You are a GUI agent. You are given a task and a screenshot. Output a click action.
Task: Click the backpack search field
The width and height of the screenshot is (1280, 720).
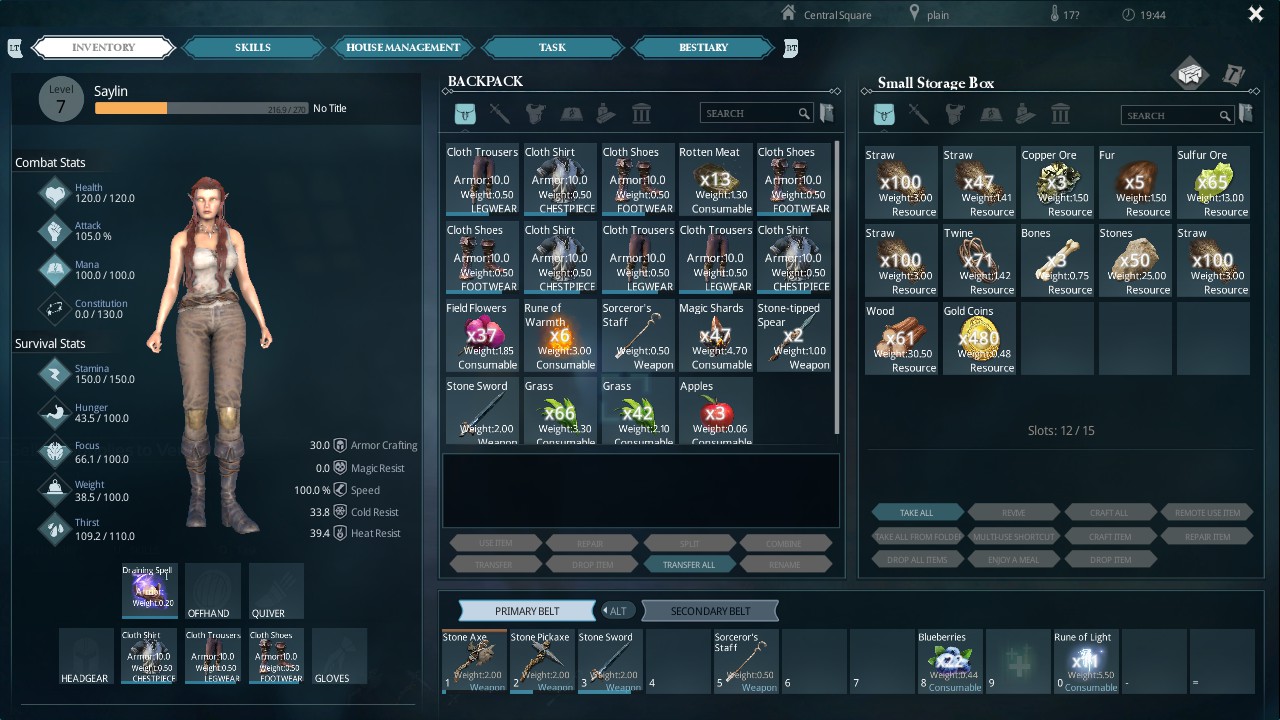pyautogui.click(x=750, y=114)
